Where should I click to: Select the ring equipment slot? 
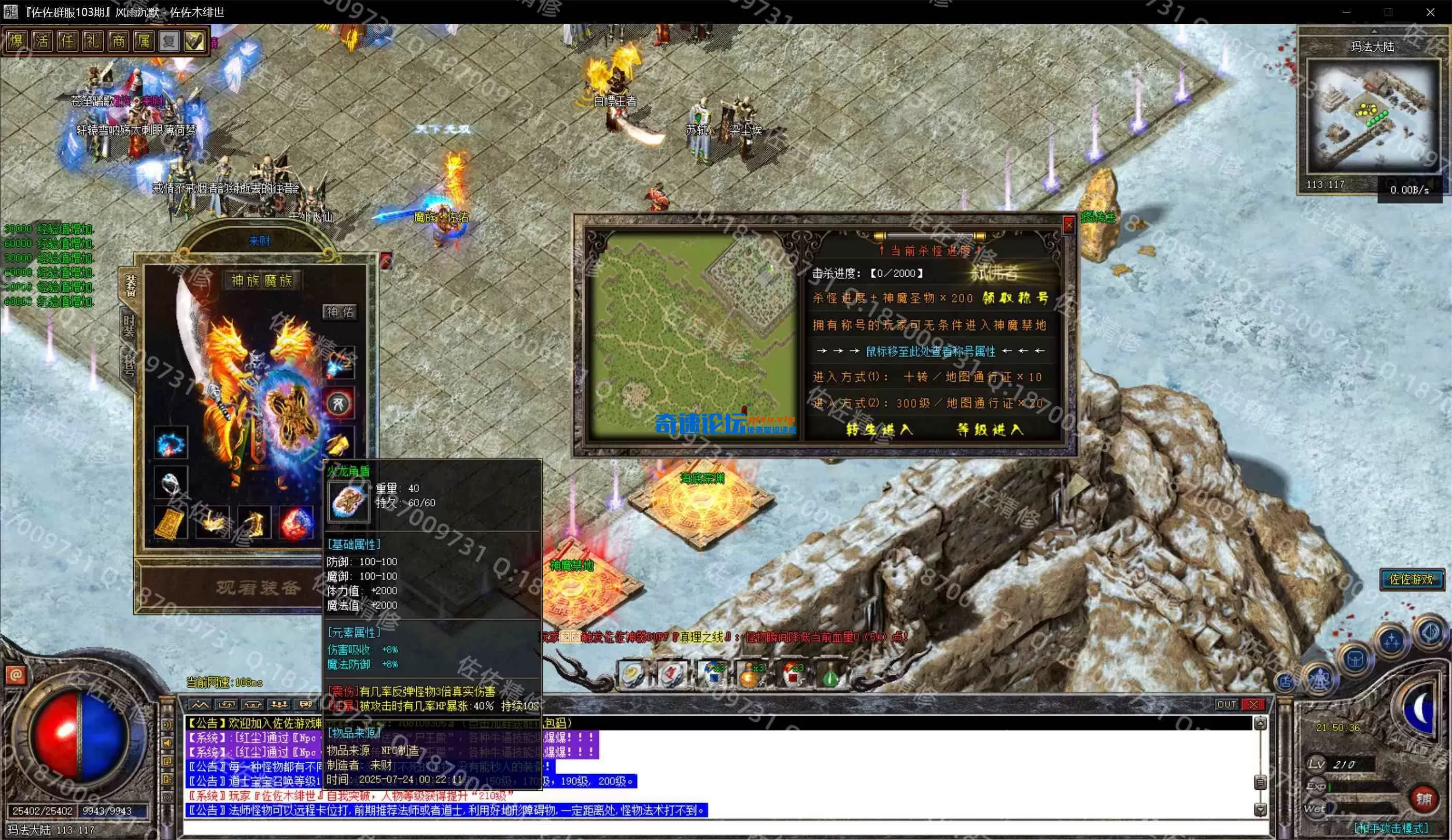point(171,483)
